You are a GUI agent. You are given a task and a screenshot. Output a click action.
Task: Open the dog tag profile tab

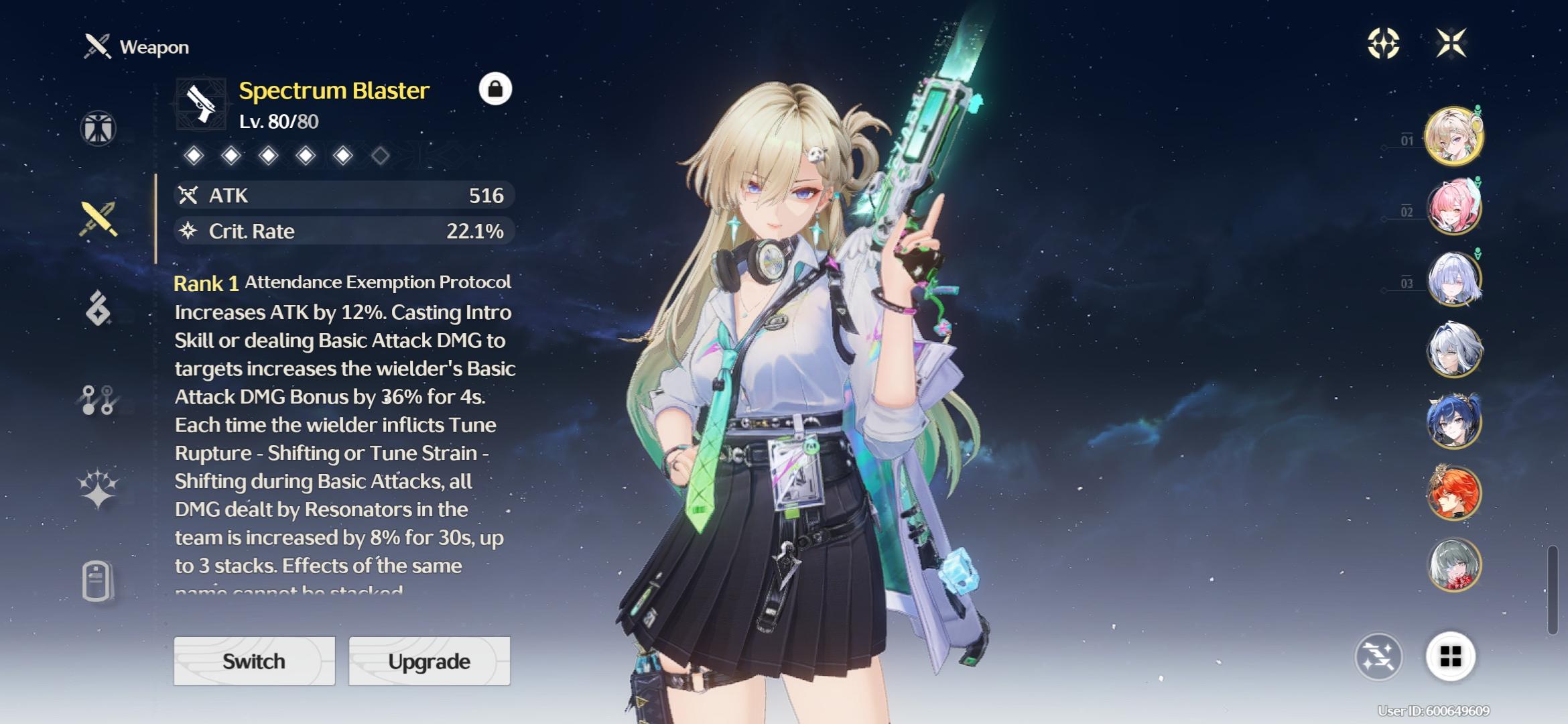point(98,580)
